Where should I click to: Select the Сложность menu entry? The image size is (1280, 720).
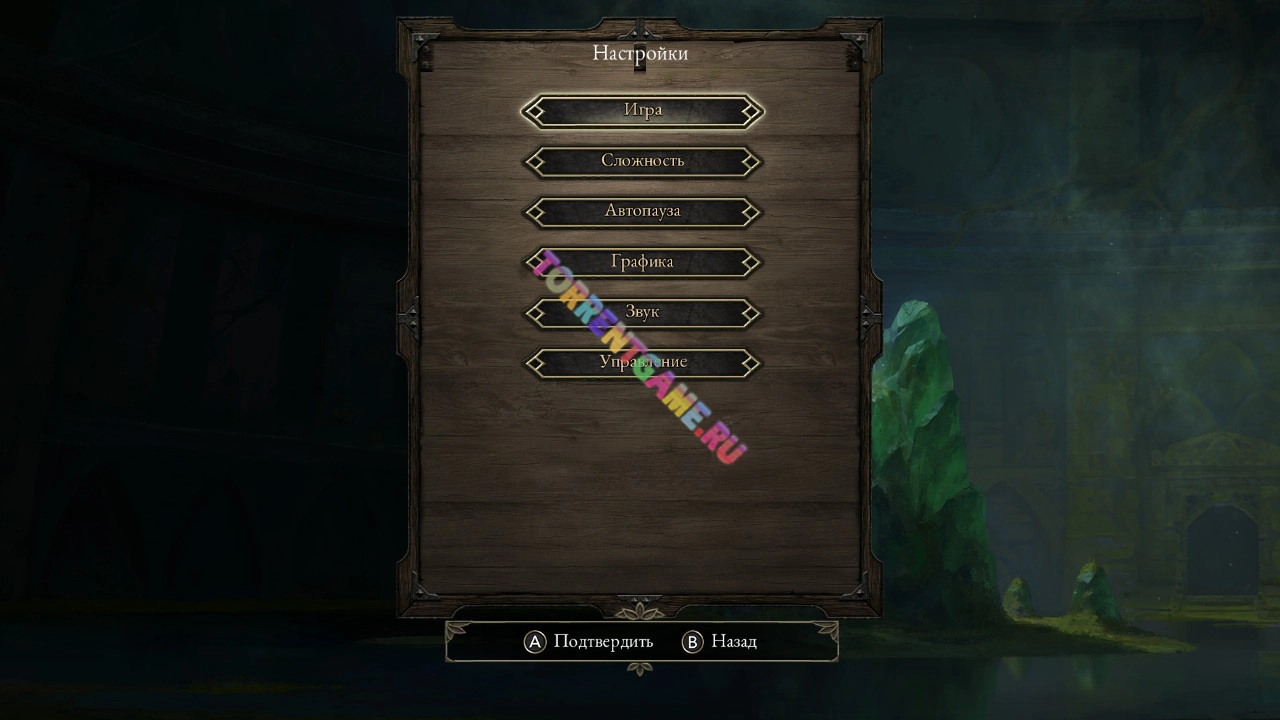click(x=642, y=161)
